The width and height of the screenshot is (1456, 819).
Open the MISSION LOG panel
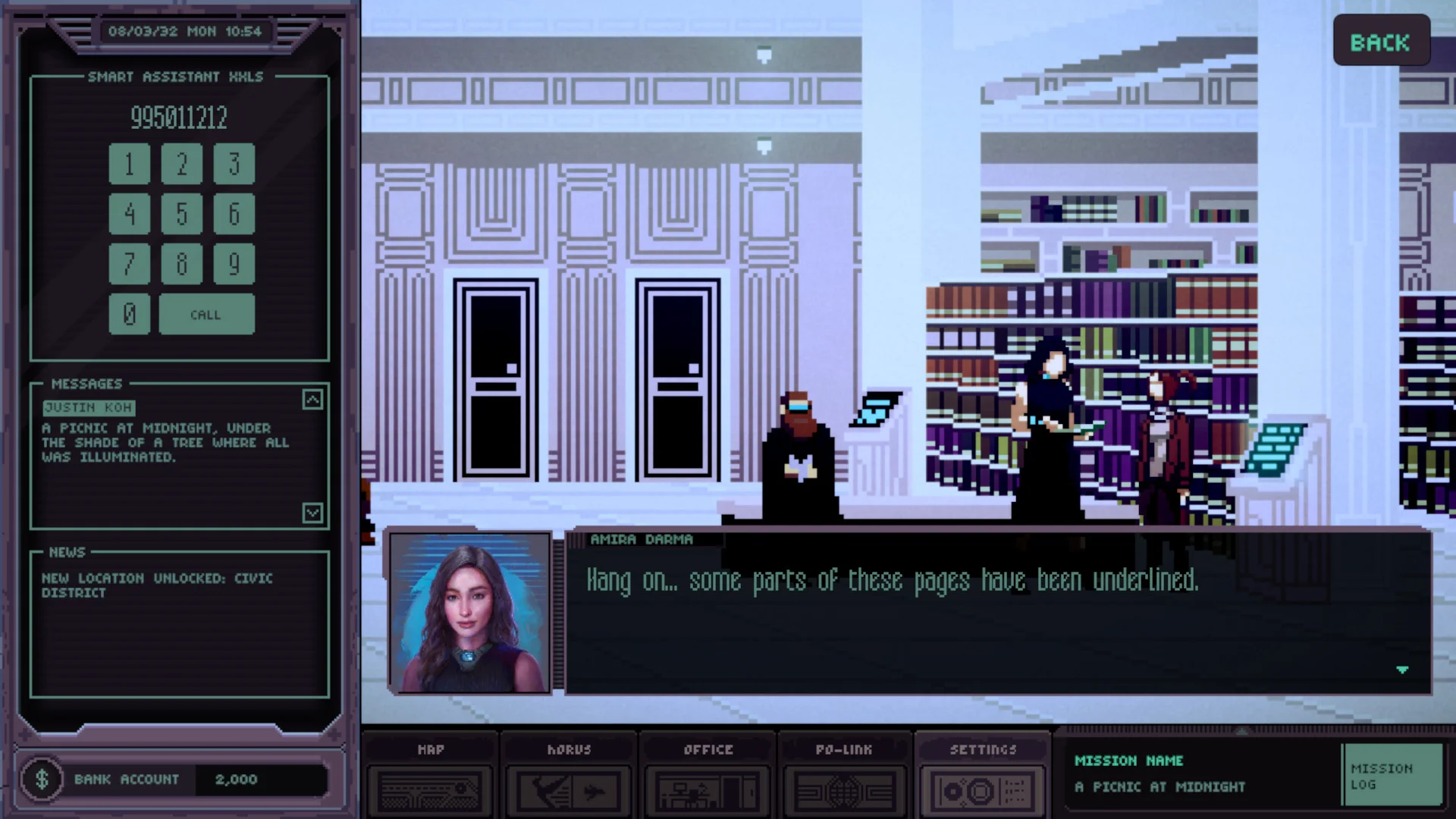1394,774
